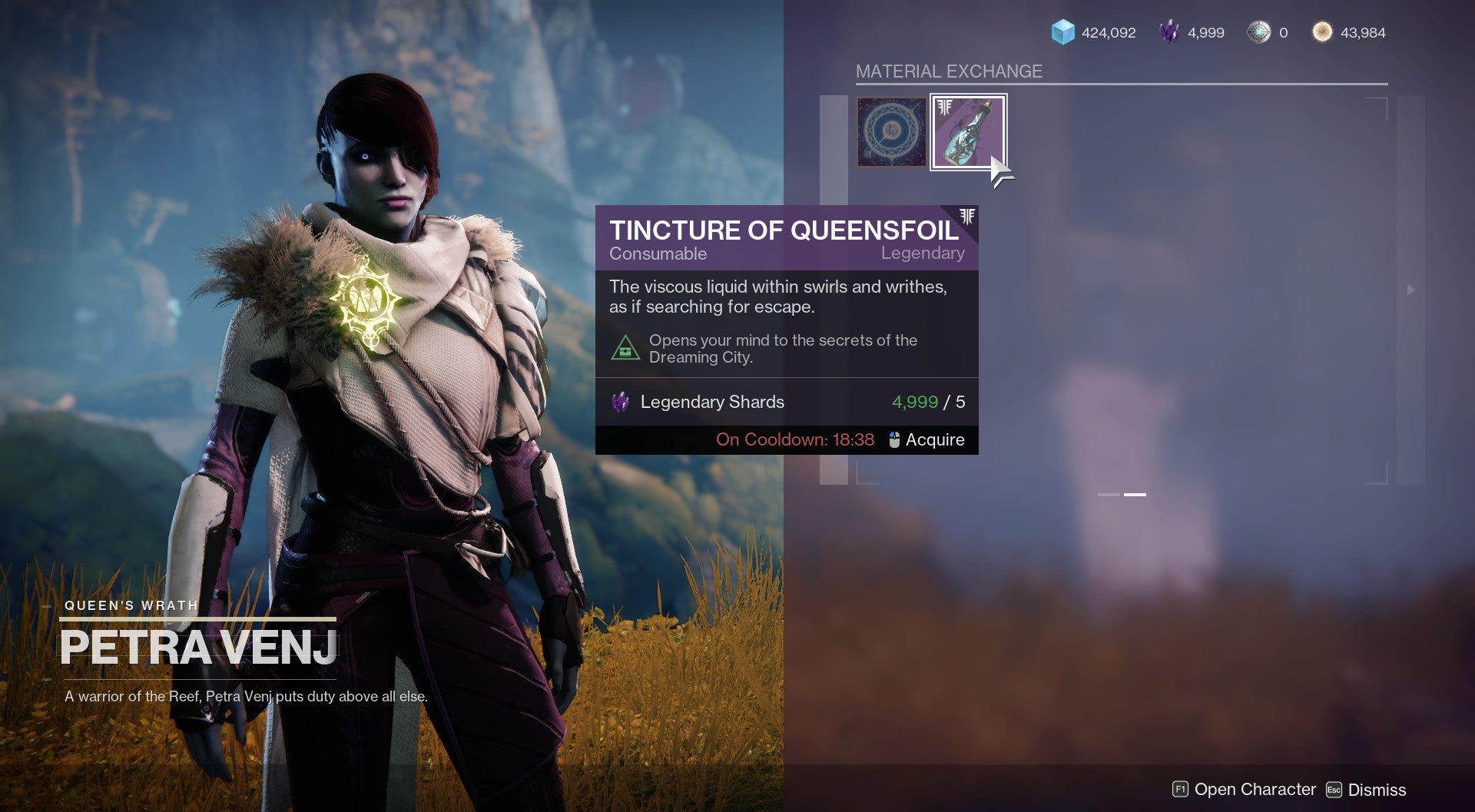Dismiss the Petra Venj vendor screen

pos(1367,790)
